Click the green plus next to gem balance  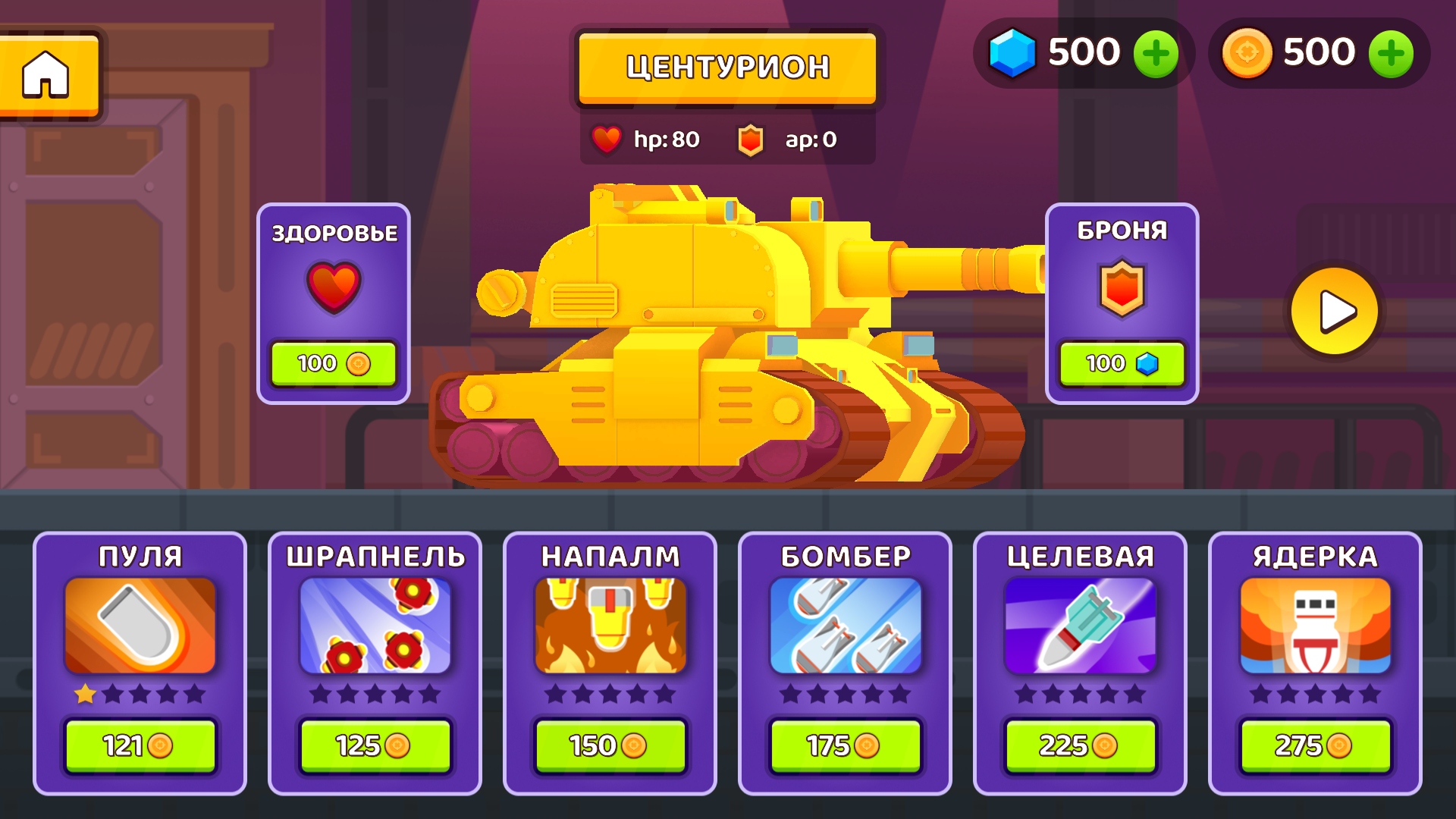[x=1156, y=52]
